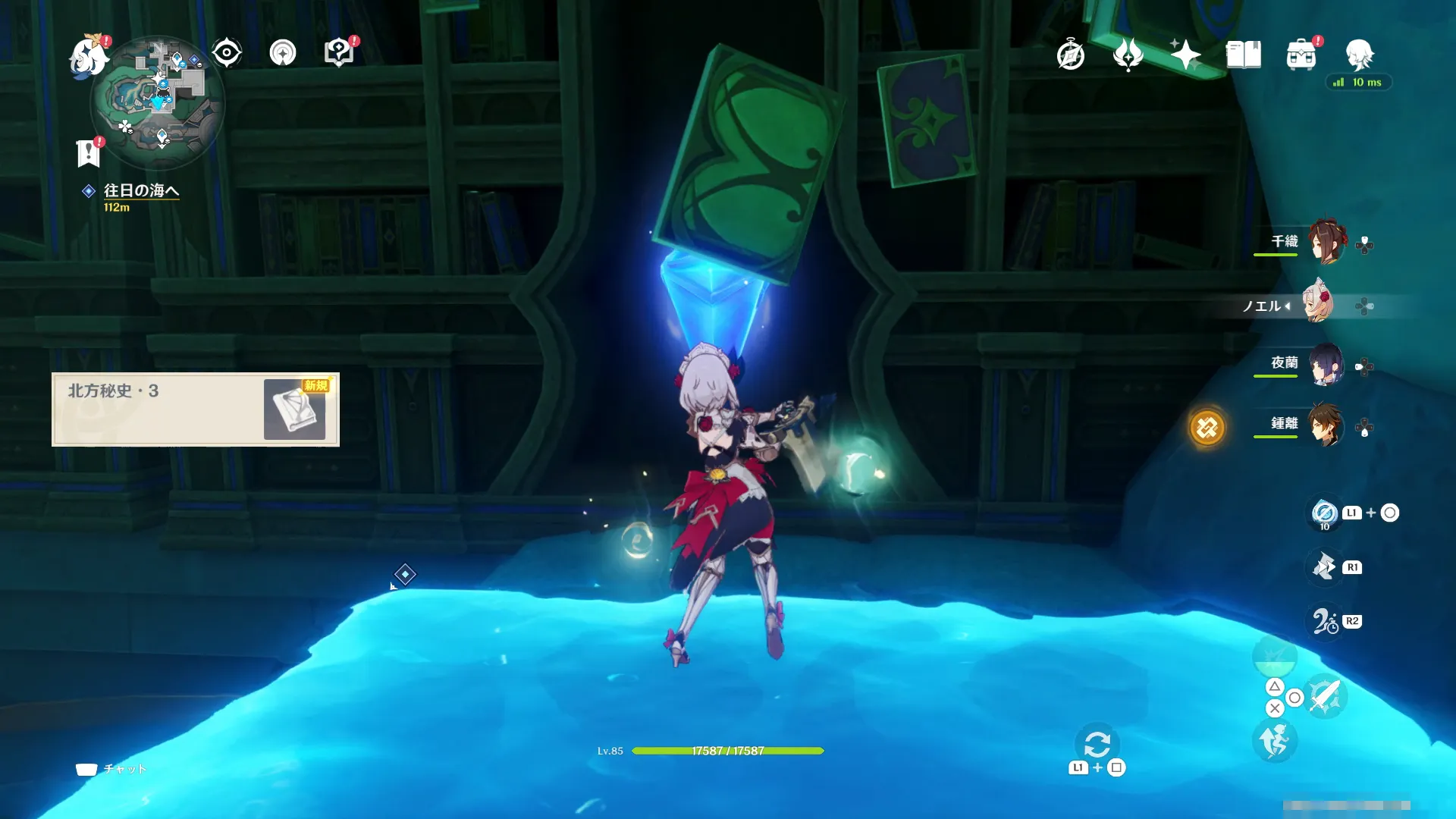
Task: Switch to party member 千織
Action: (x=1326, y=243)
